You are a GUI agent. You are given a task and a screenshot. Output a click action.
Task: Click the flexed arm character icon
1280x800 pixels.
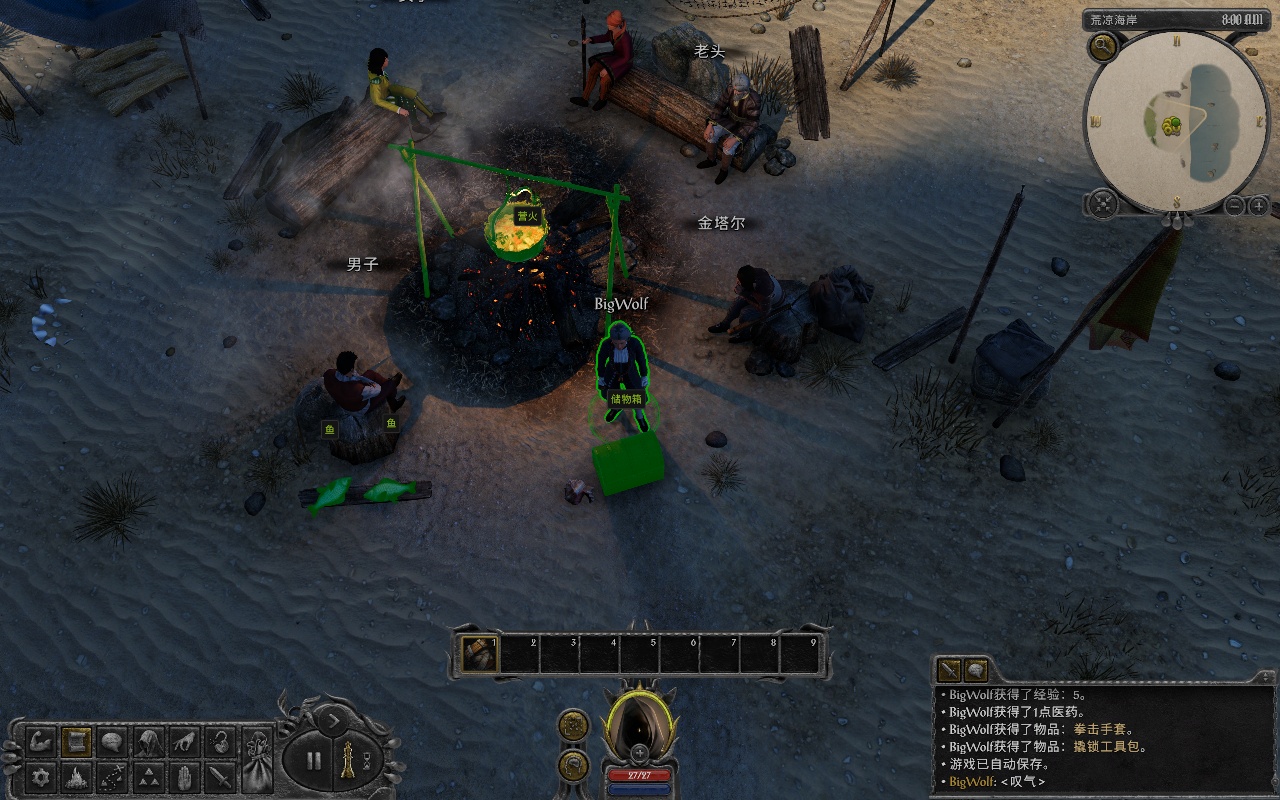tap(41, 742)
